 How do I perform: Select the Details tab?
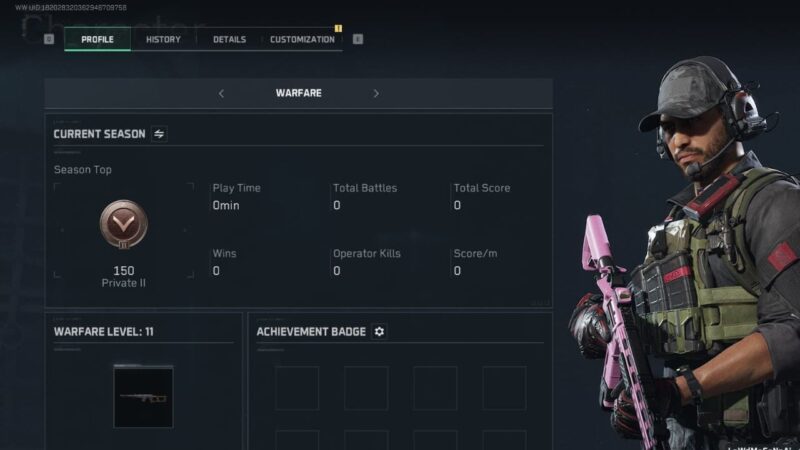pos(229,40)
